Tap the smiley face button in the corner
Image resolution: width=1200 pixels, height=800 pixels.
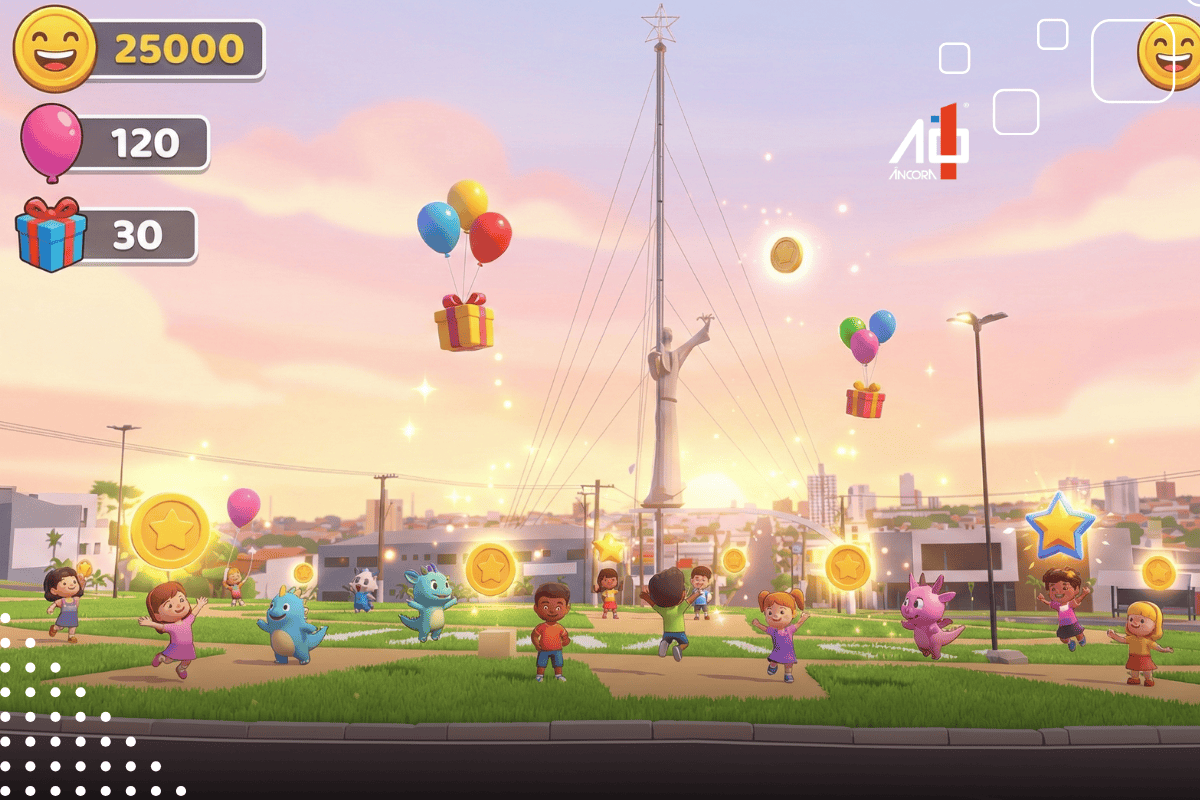1172,52
